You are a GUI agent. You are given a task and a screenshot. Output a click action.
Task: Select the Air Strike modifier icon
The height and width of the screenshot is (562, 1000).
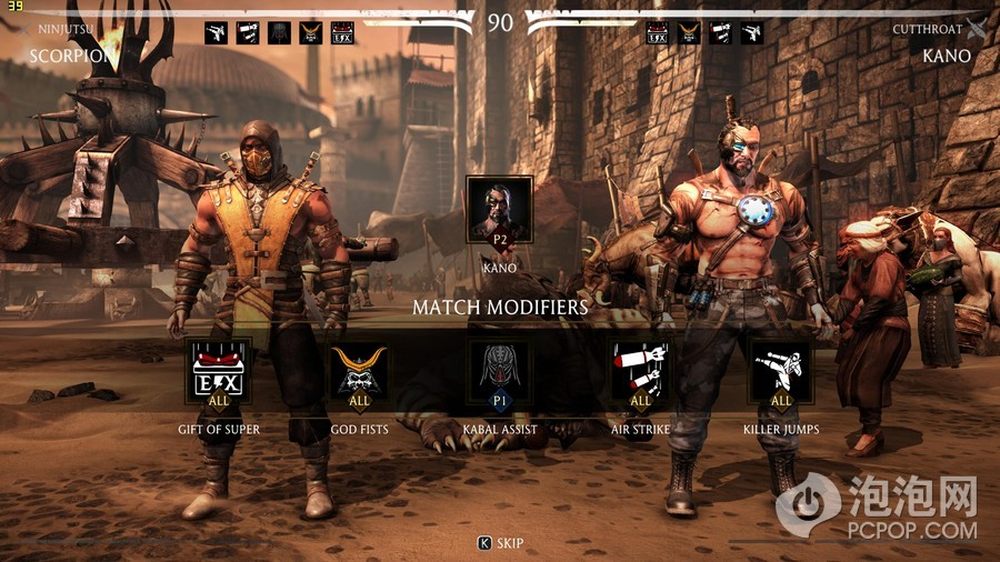click(640, 375)
